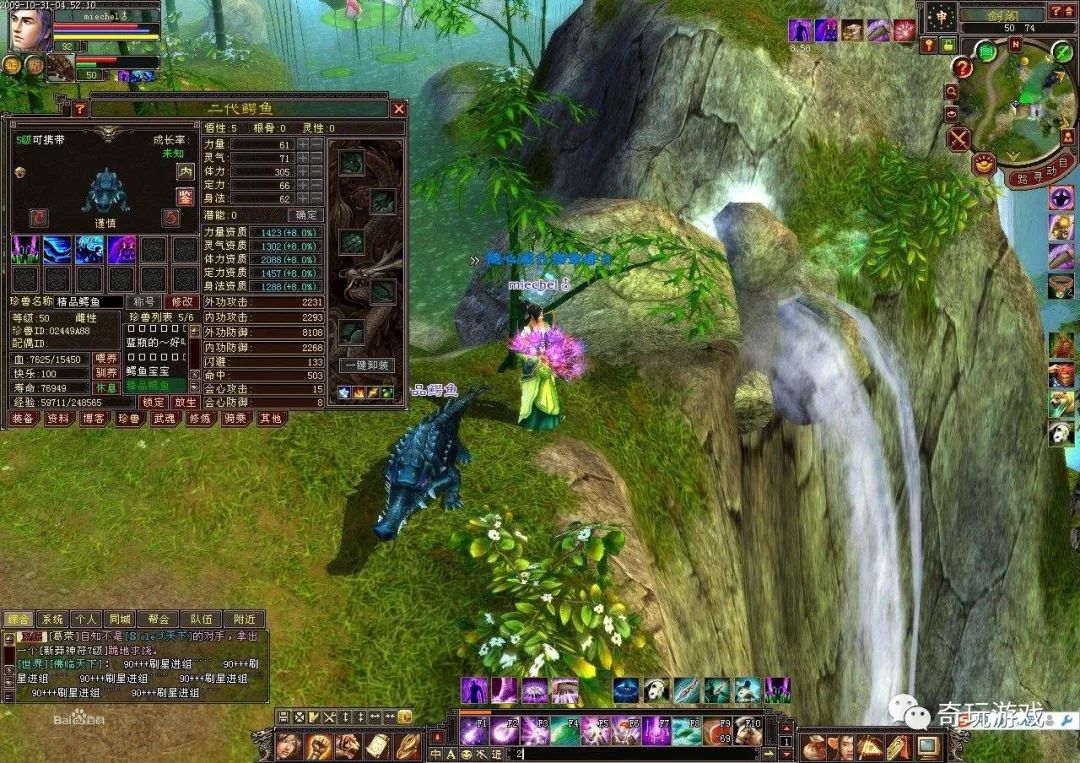
Task: Switch to the 装备 equipment tab
Action: [x=23, y=419]
